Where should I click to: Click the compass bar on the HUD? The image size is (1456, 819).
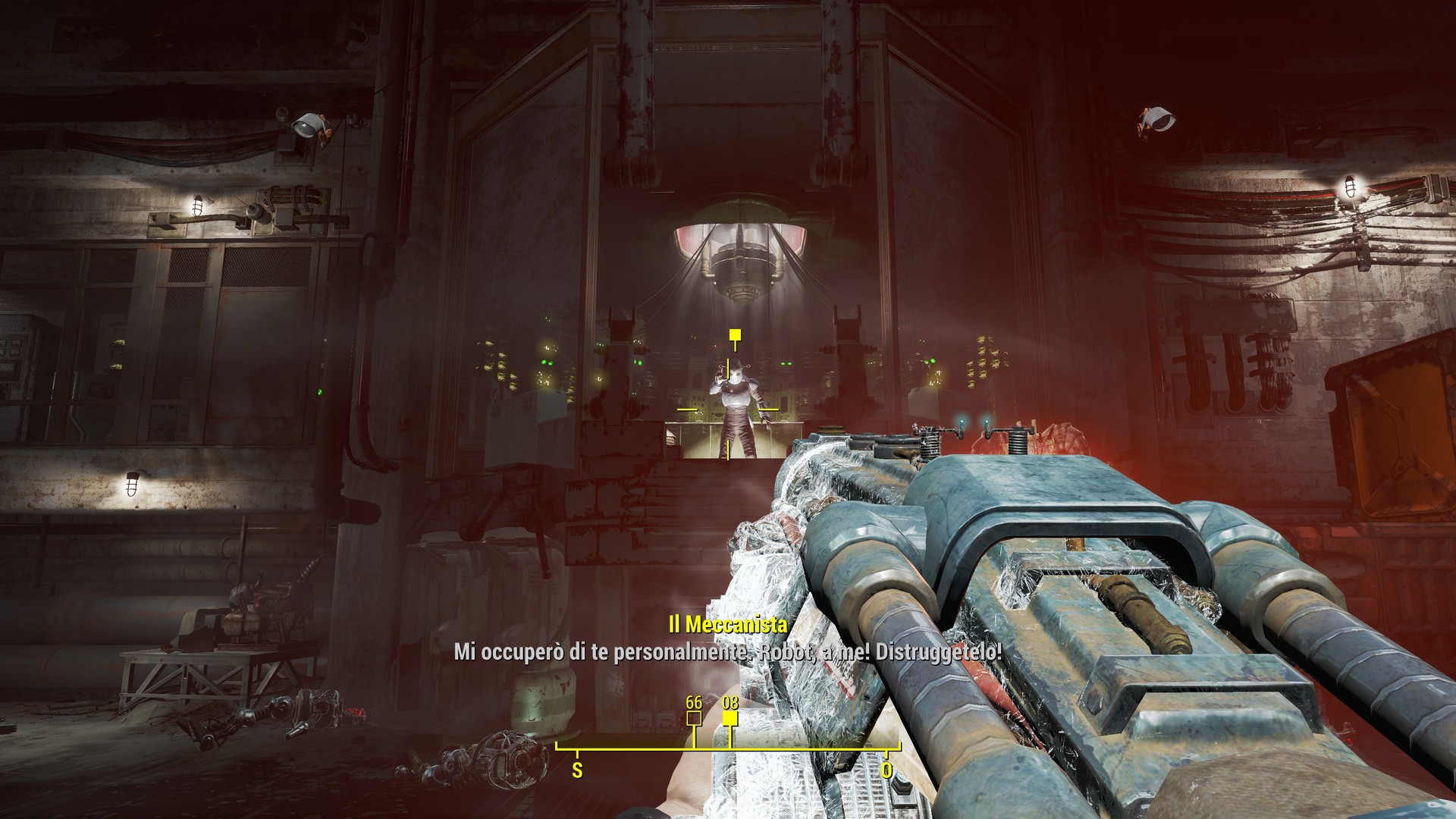728,747
